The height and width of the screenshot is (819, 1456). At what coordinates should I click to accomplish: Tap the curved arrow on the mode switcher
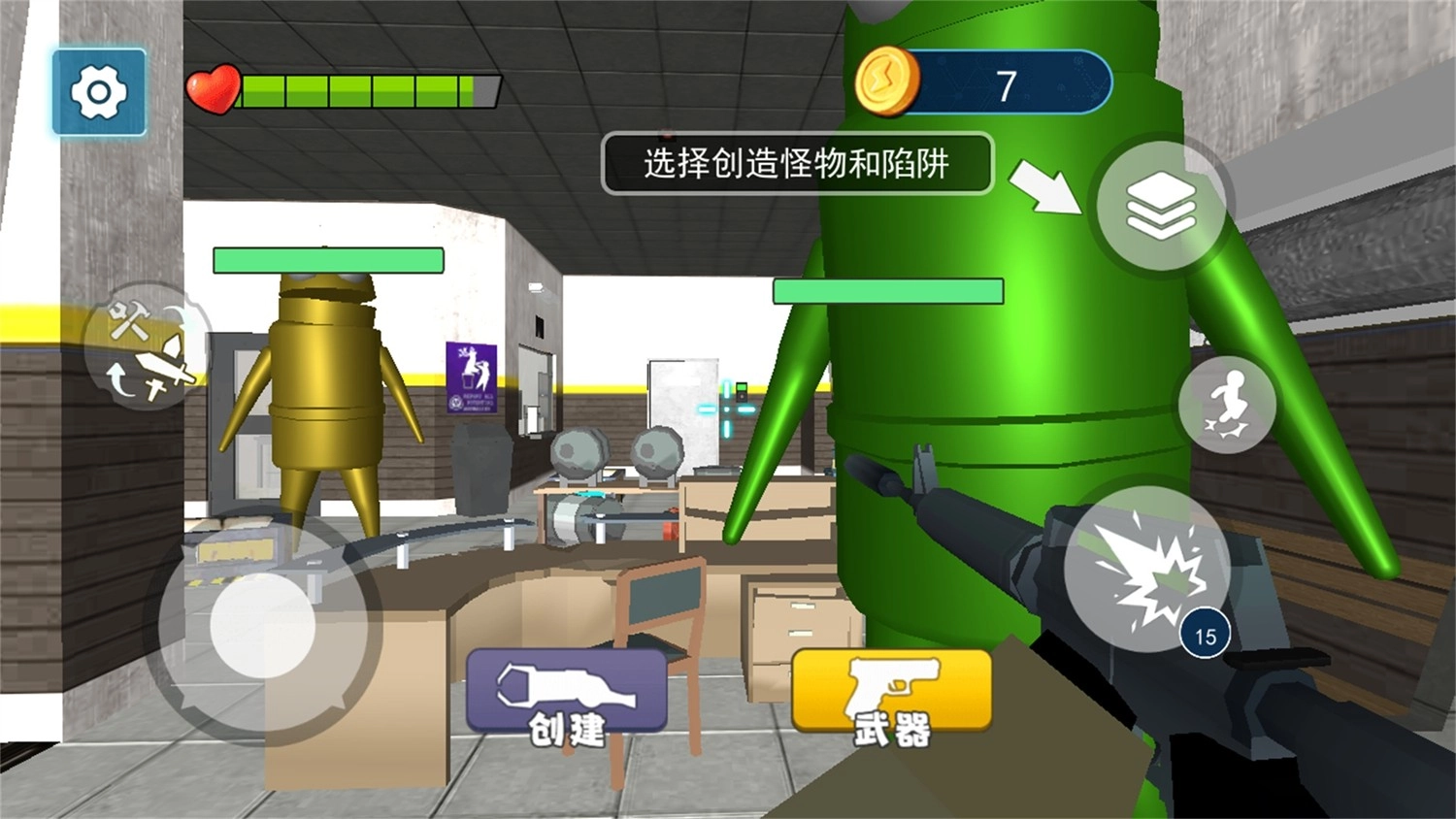122,381
